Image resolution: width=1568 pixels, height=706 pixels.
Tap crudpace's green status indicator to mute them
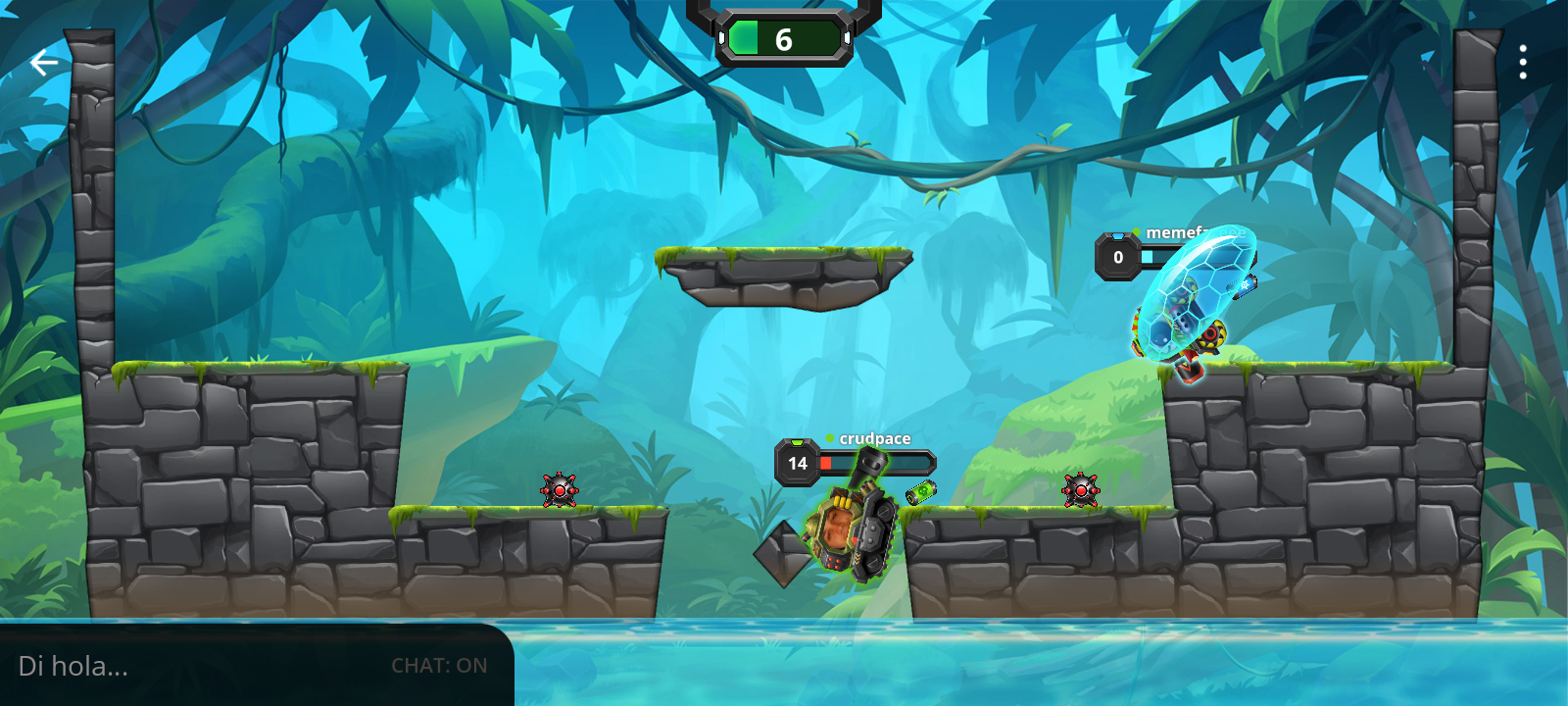pos(829,438)
